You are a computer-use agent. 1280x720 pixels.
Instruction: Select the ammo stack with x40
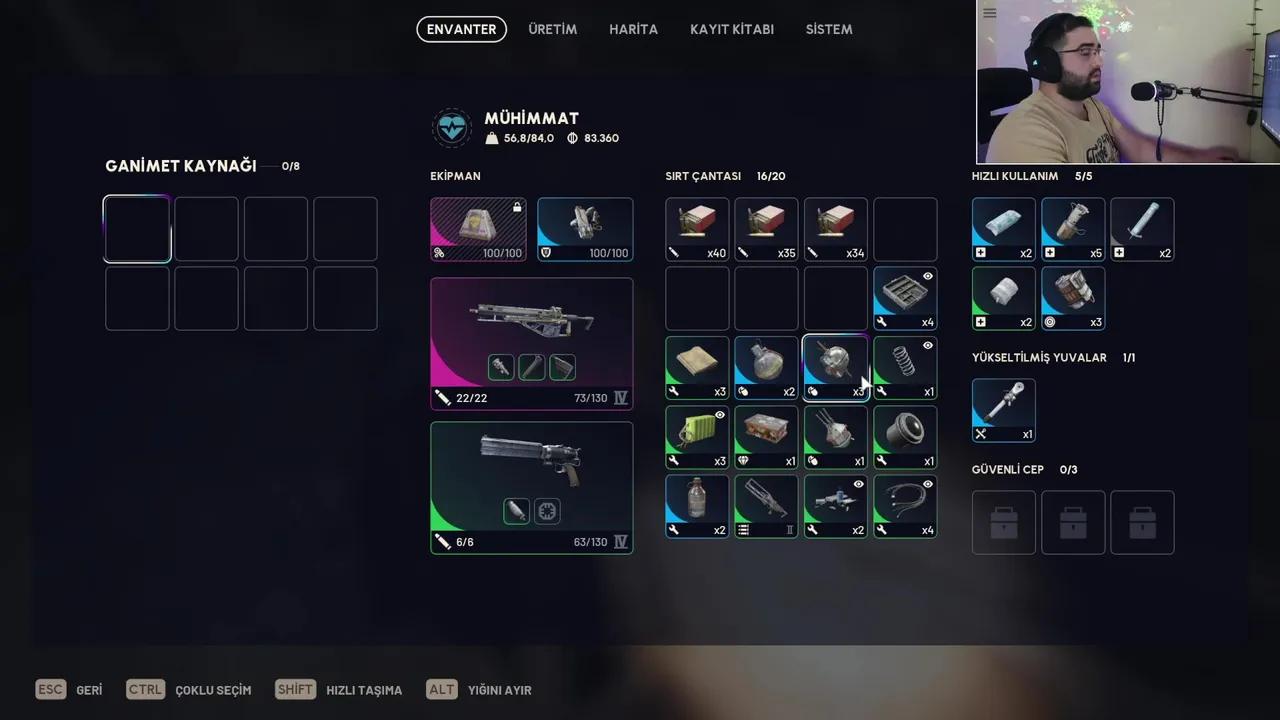point(697,229)
